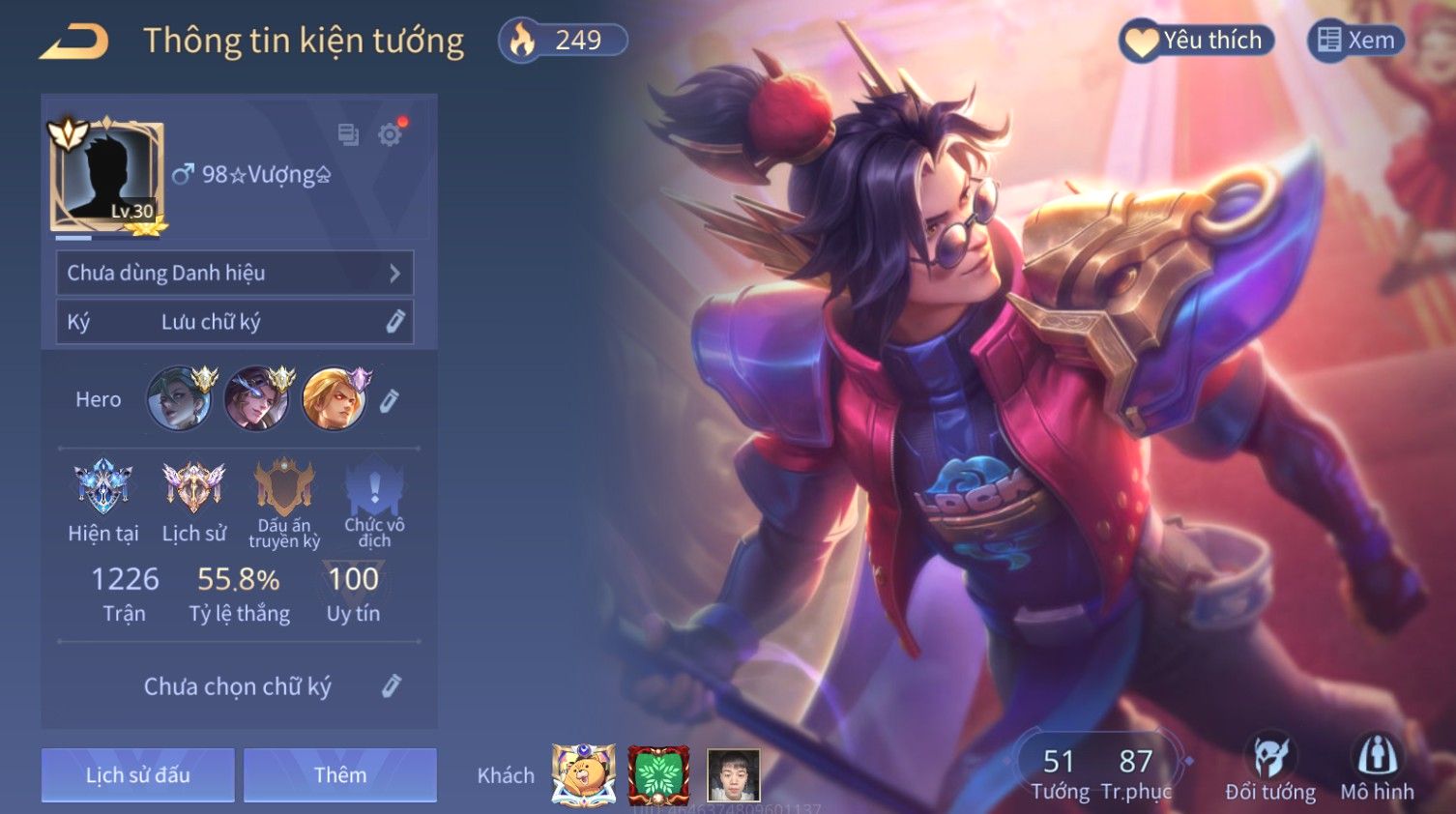Open Dấu ấn truyền kỳ badge

(x=283, y=487)
